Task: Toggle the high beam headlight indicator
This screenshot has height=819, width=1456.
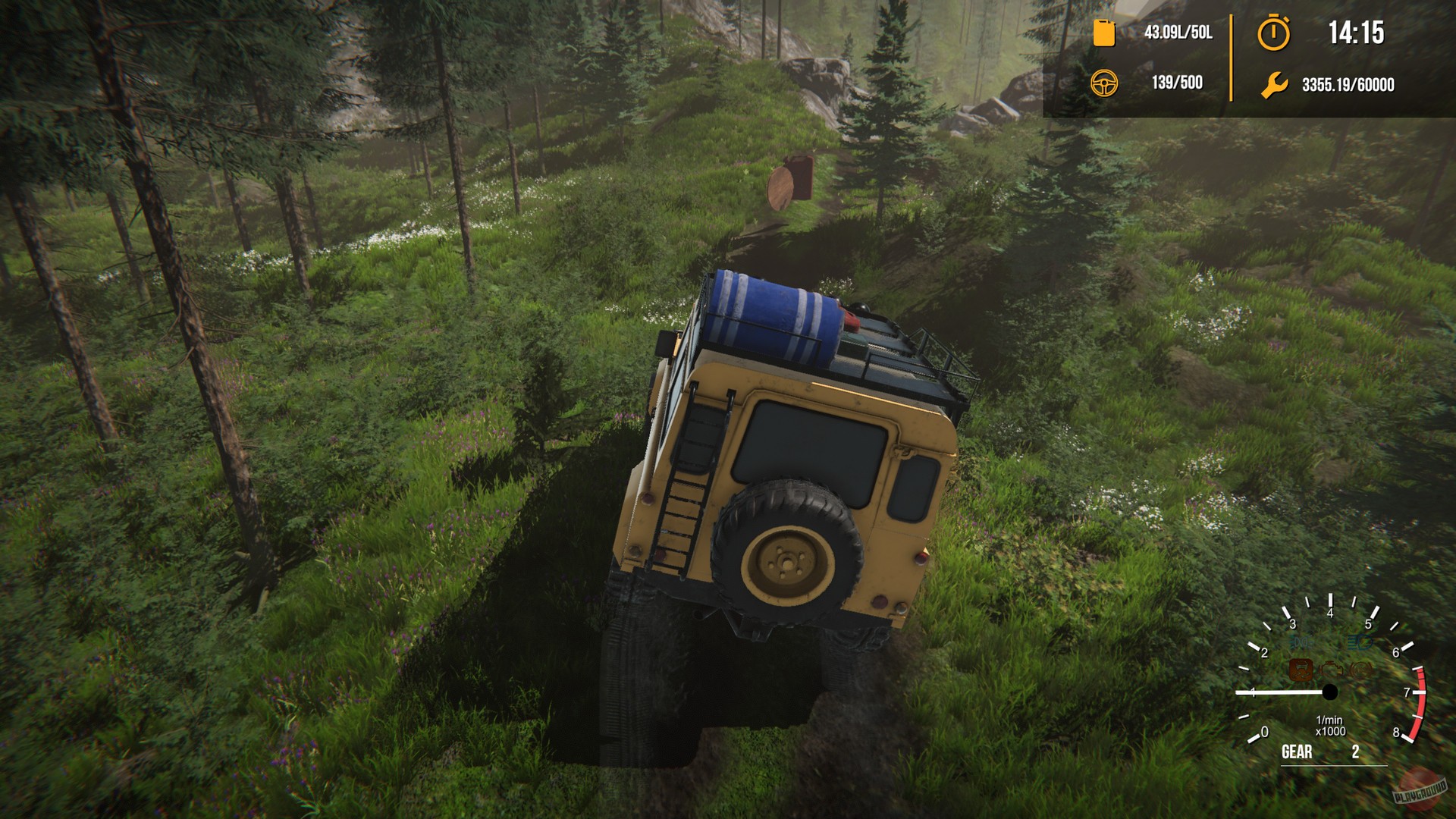Action: [1359, 642]
